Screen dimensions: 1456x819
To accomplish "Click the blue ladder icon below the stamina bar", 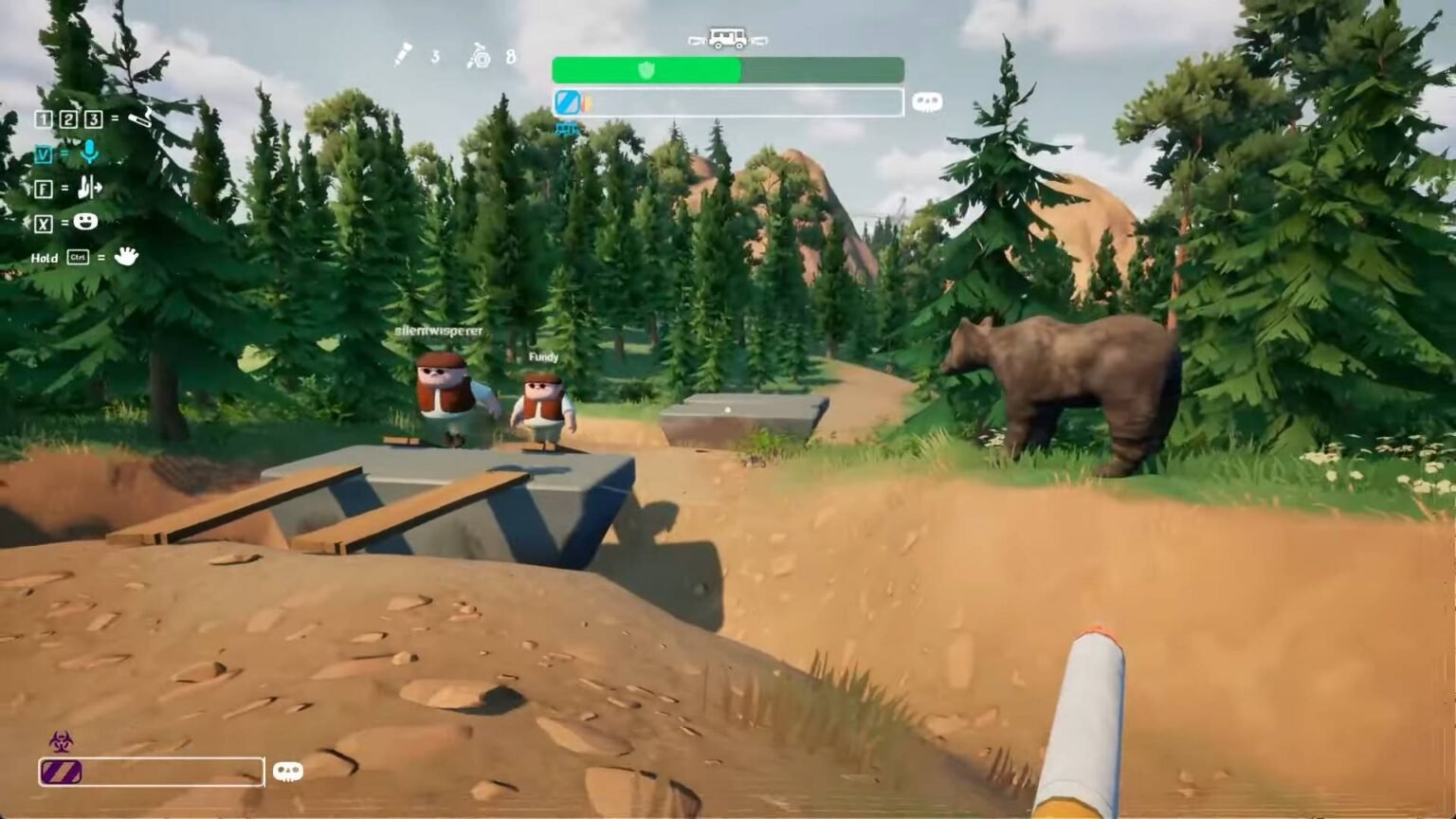I will [x=566, y=126].
